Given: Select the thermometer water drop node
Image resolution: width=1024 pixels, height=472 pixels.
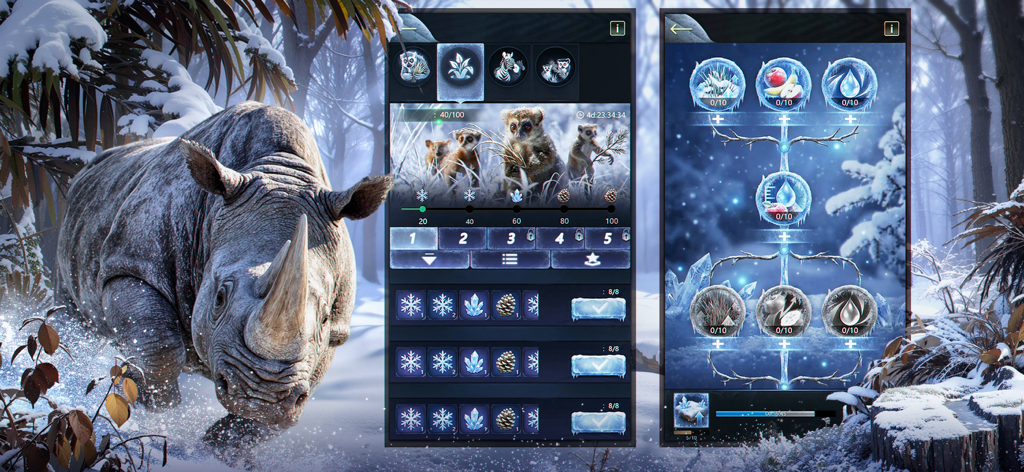Looking at the screenshot, I should (x=783, y=197).
